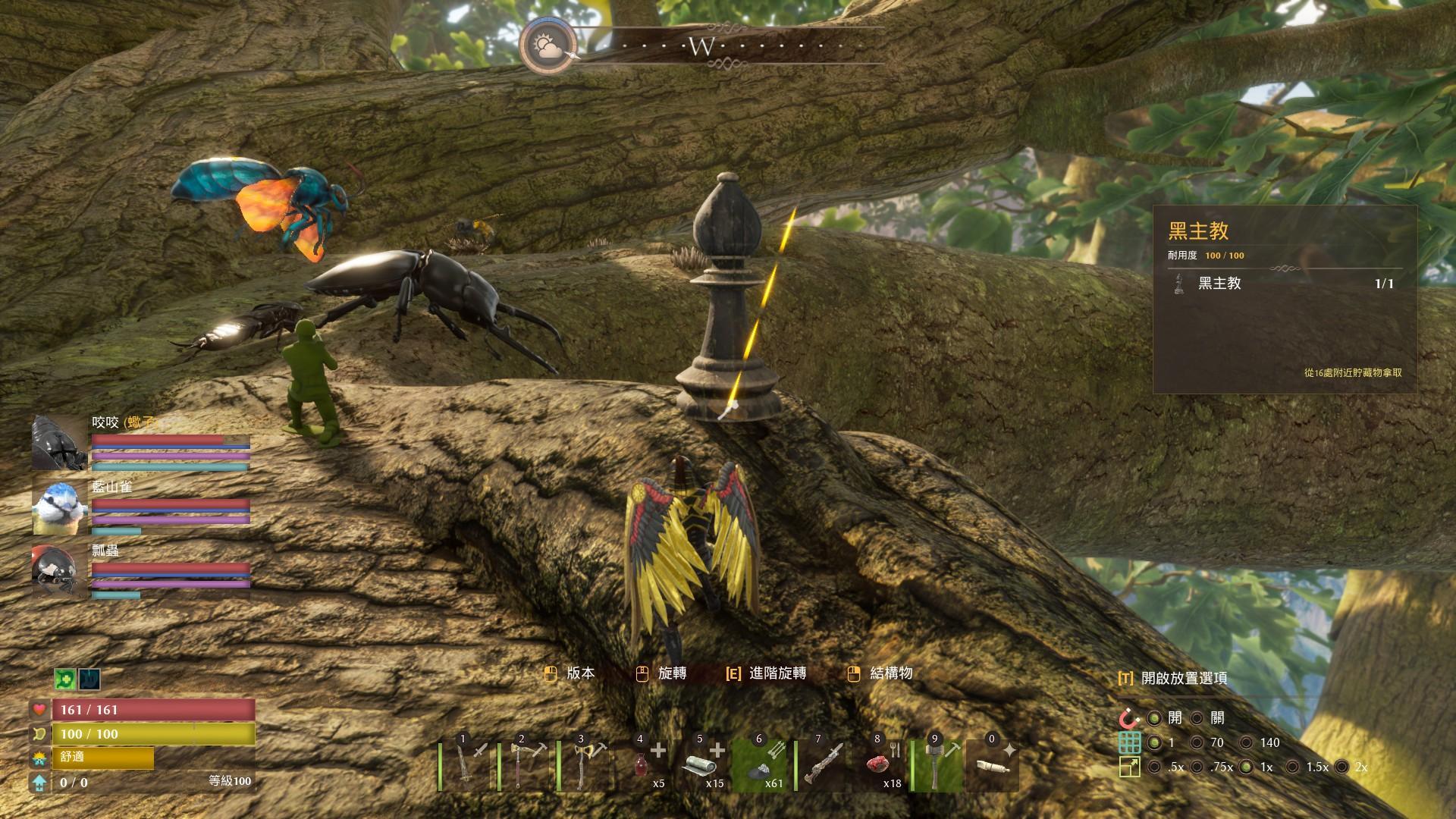The height and width of the screenshot is (819, 1456).
Task: Select the building hammer in slot 9
Action: pyautogui.click(x=940, y=764)
